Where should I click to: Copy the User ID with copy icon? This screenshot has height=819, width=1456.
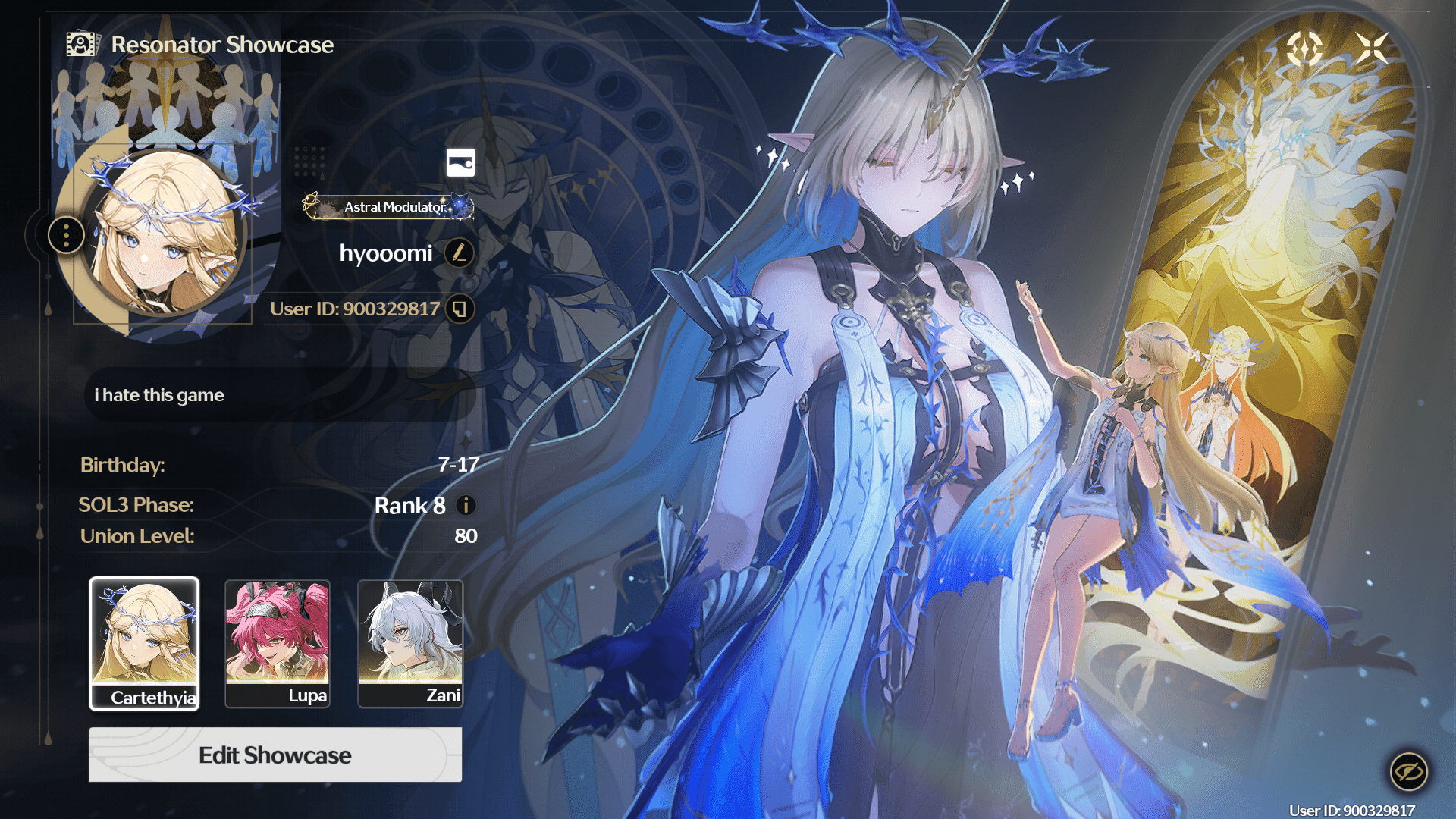point(460,309)
